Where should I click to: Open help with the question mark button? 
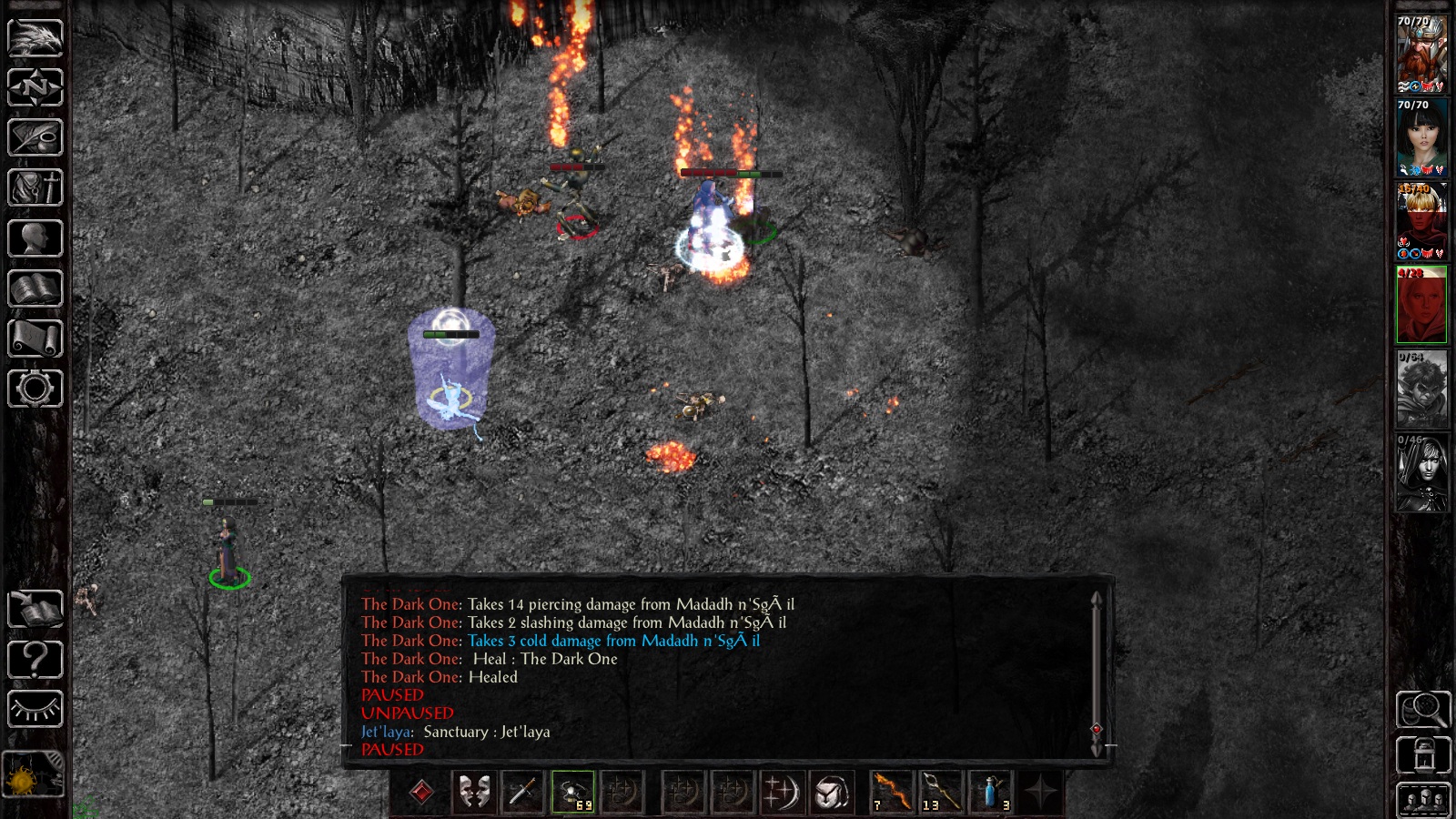[34, 657]
